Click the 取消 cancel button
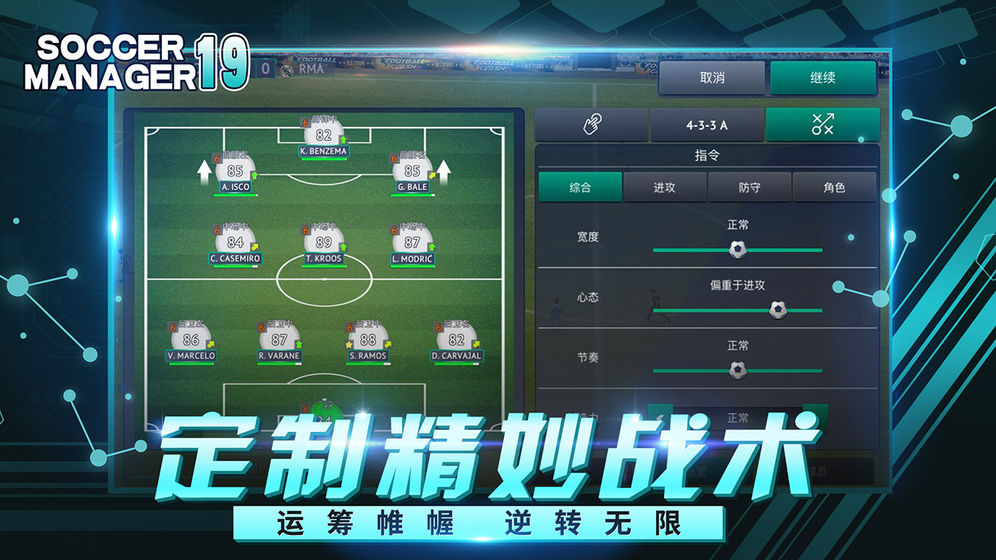 712,78
